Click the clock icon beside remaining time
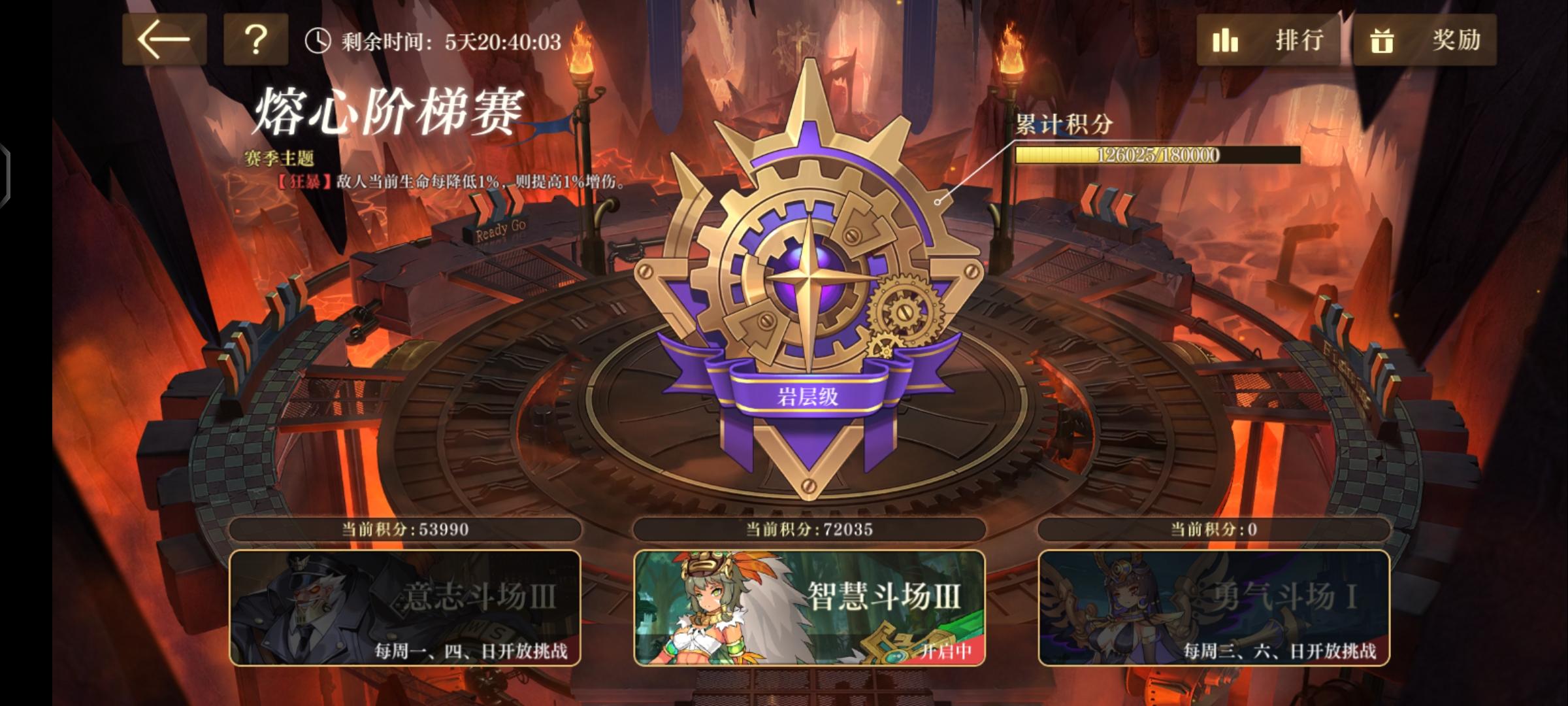The width and height of the screenshot is (1568, 706). [x=318, y=41]
